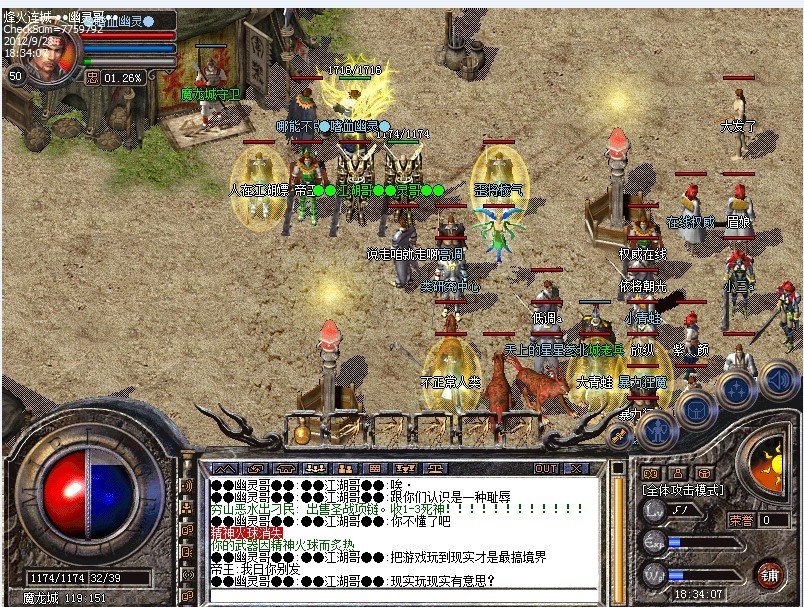Click the mountain icon button above chat
The image size is (804, 607).
coord(227,468)
